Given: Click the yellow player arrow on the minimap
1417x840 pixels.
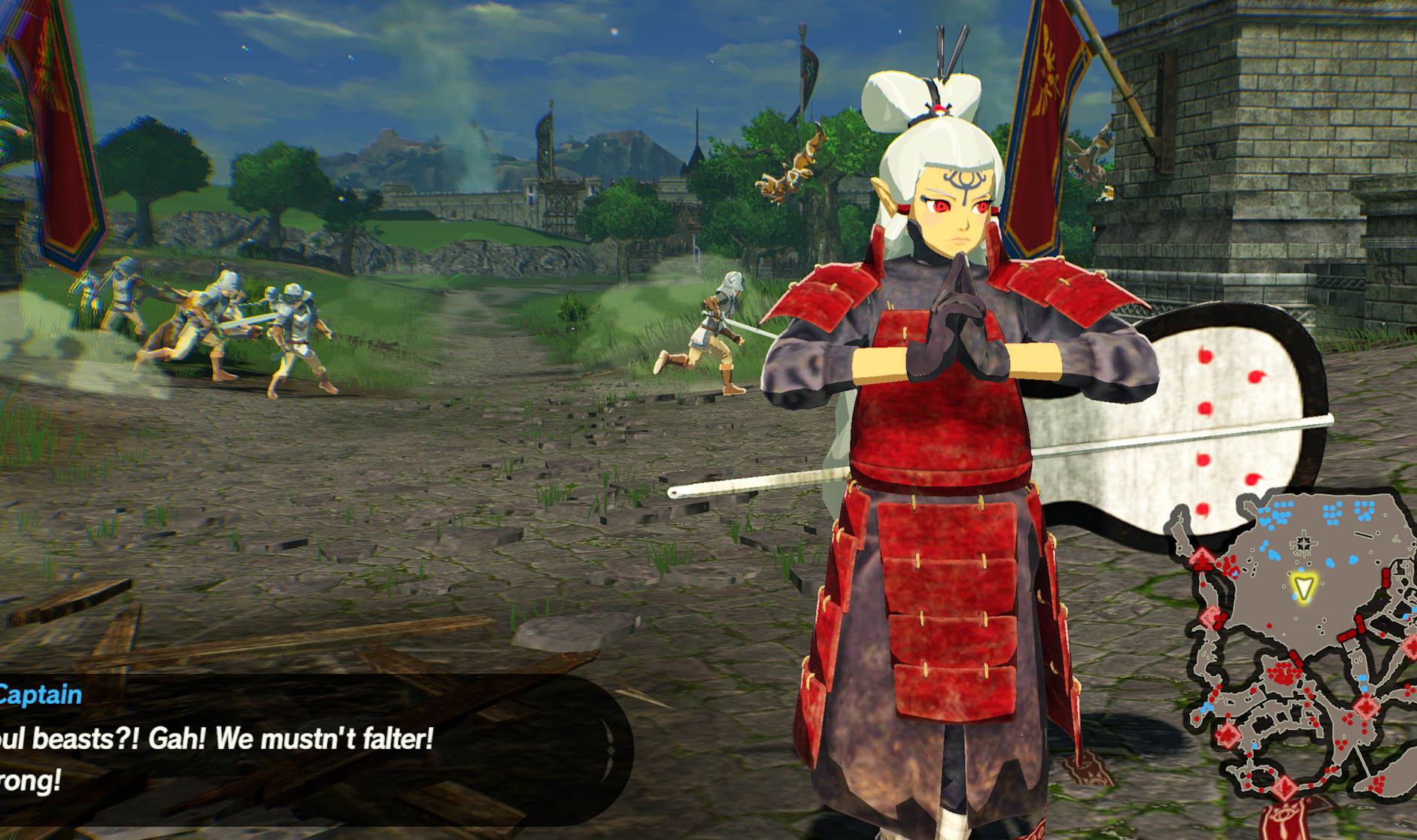Looking at the screenshot, I should point(1304,586).
